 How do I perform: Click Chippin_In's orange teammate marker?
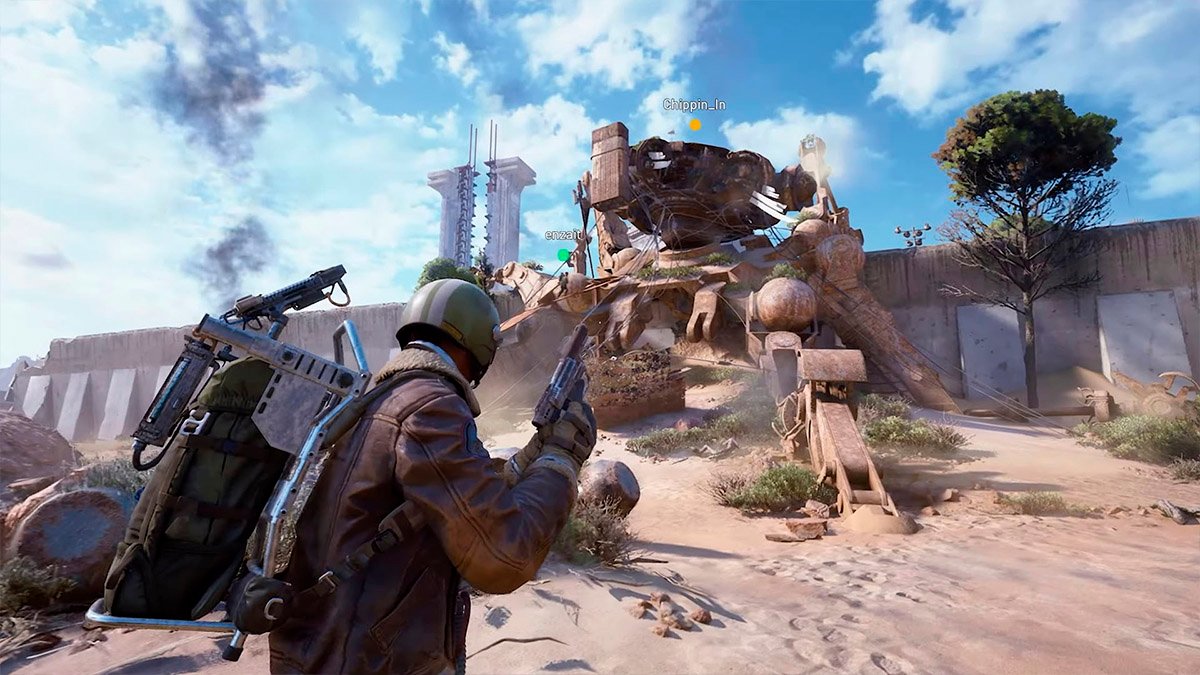695,125
